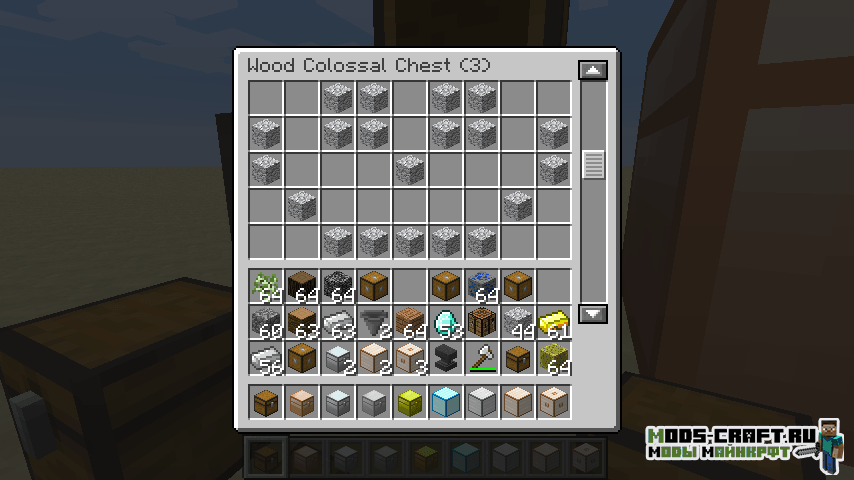Viewport: 854px width, 480px height.
Task: Select the diamond stack in inventory
Action: click(446, 322)
